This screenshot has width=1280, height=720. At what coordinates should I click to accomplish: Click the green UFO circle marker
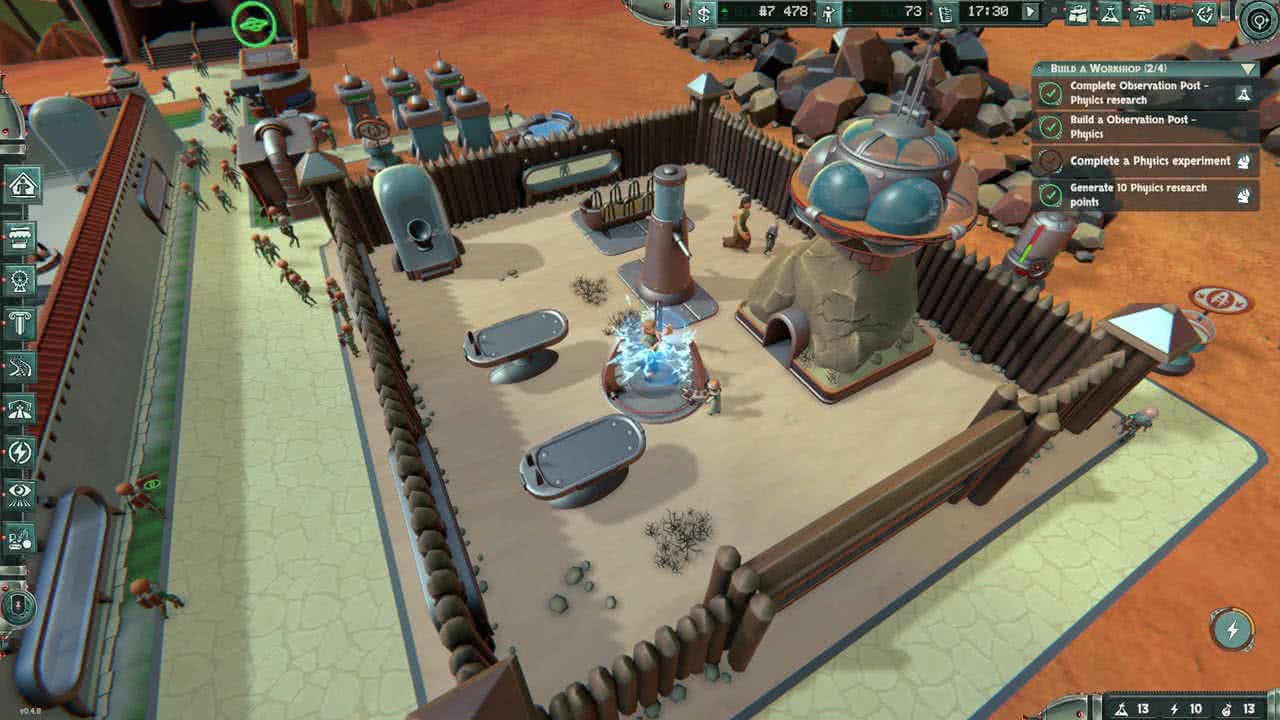click(254, 23)
